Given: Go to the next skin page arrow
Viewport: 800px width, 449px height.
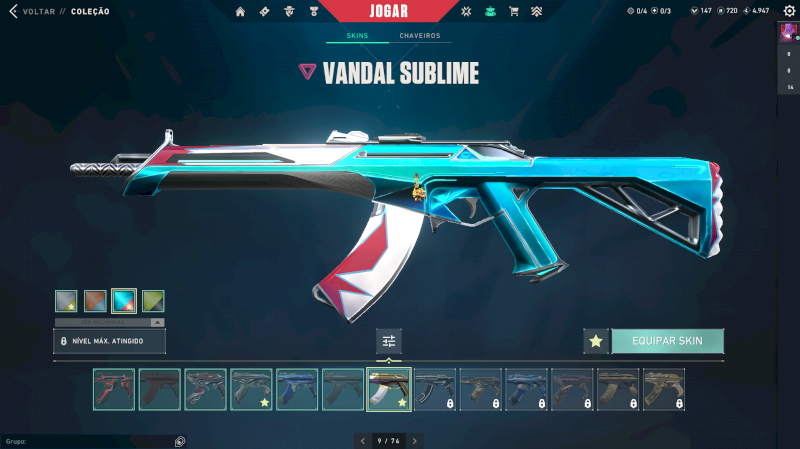Looking at the screenshot, I should (415, 440).
